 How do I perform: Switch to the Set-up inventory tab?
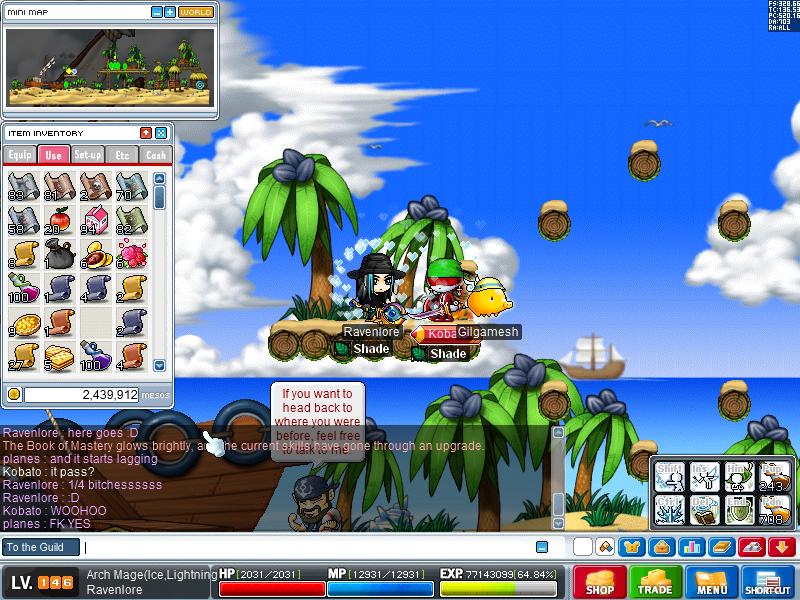[88, 155]
